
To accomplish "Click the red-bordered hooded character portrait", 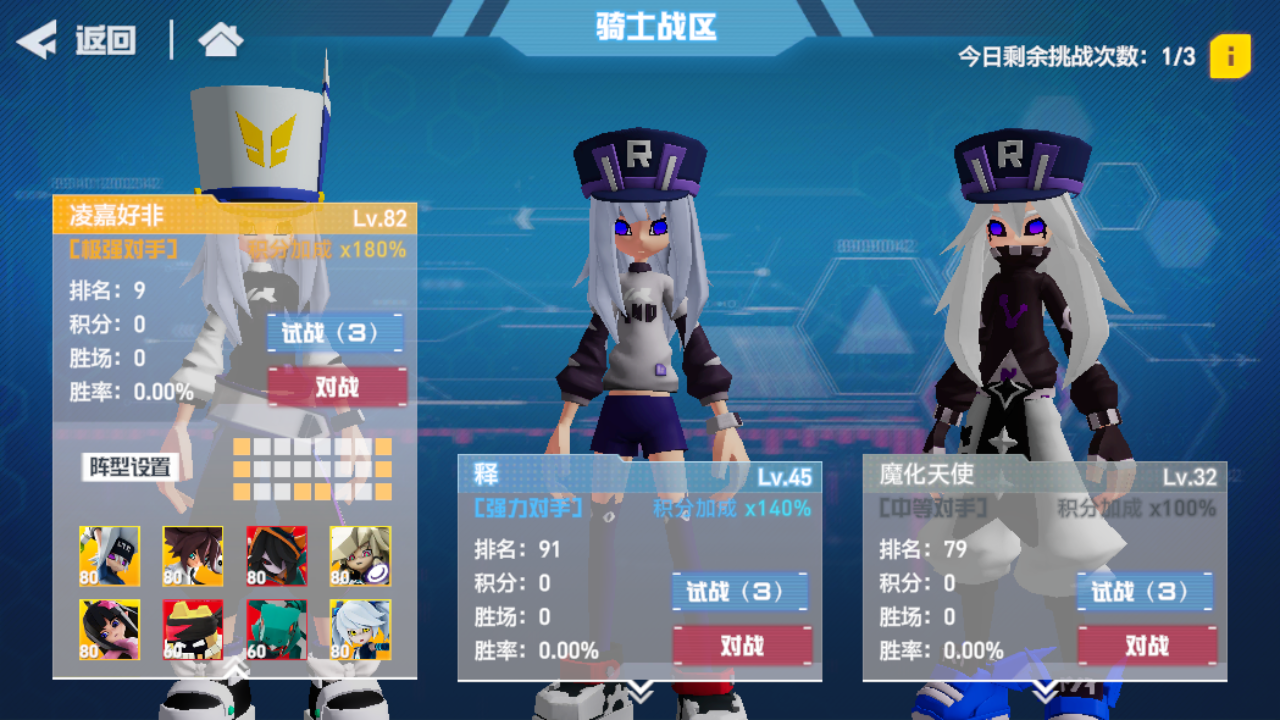I will pos(276,556).
